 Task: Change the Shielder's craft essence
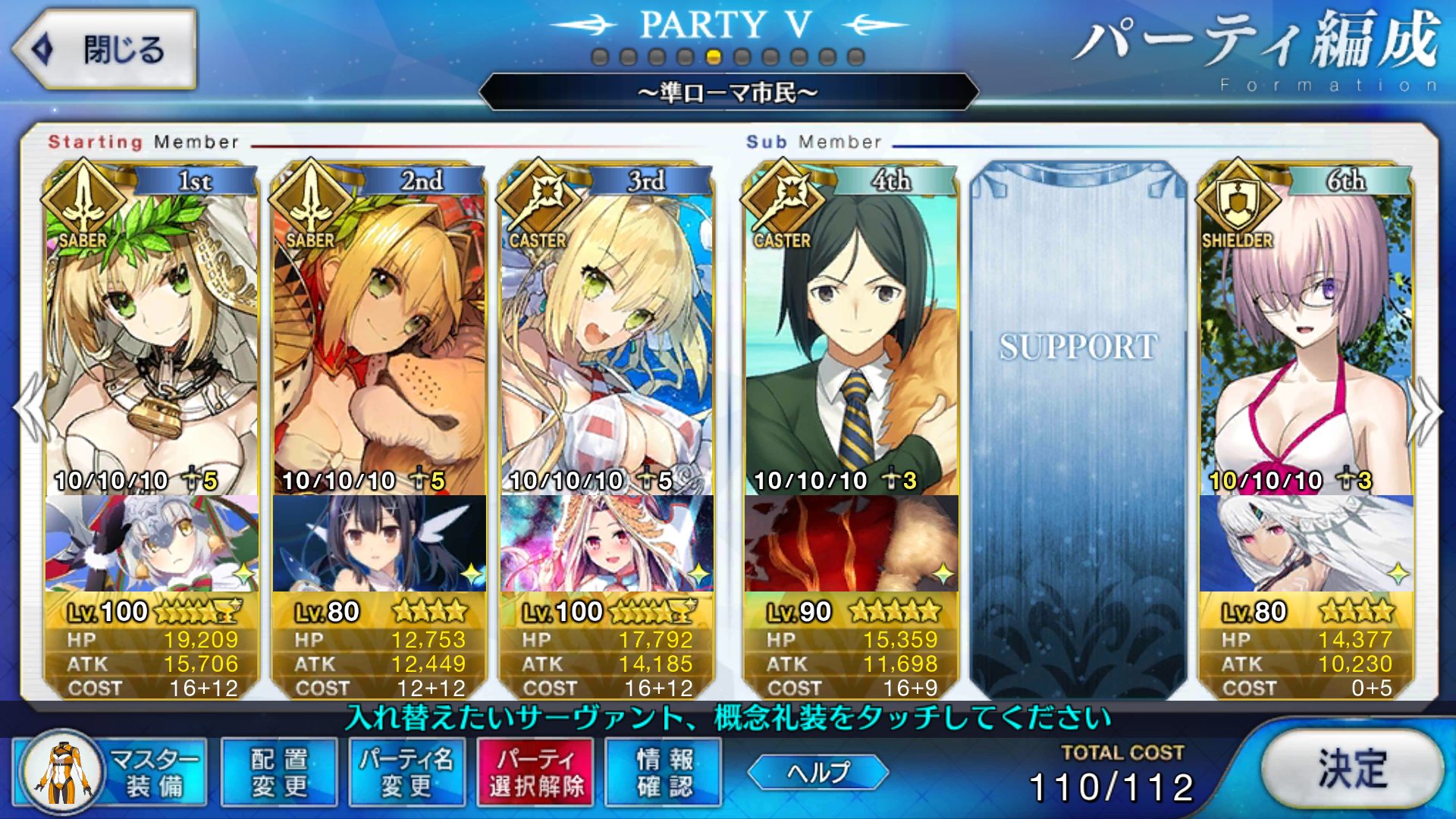(1306, 543)
